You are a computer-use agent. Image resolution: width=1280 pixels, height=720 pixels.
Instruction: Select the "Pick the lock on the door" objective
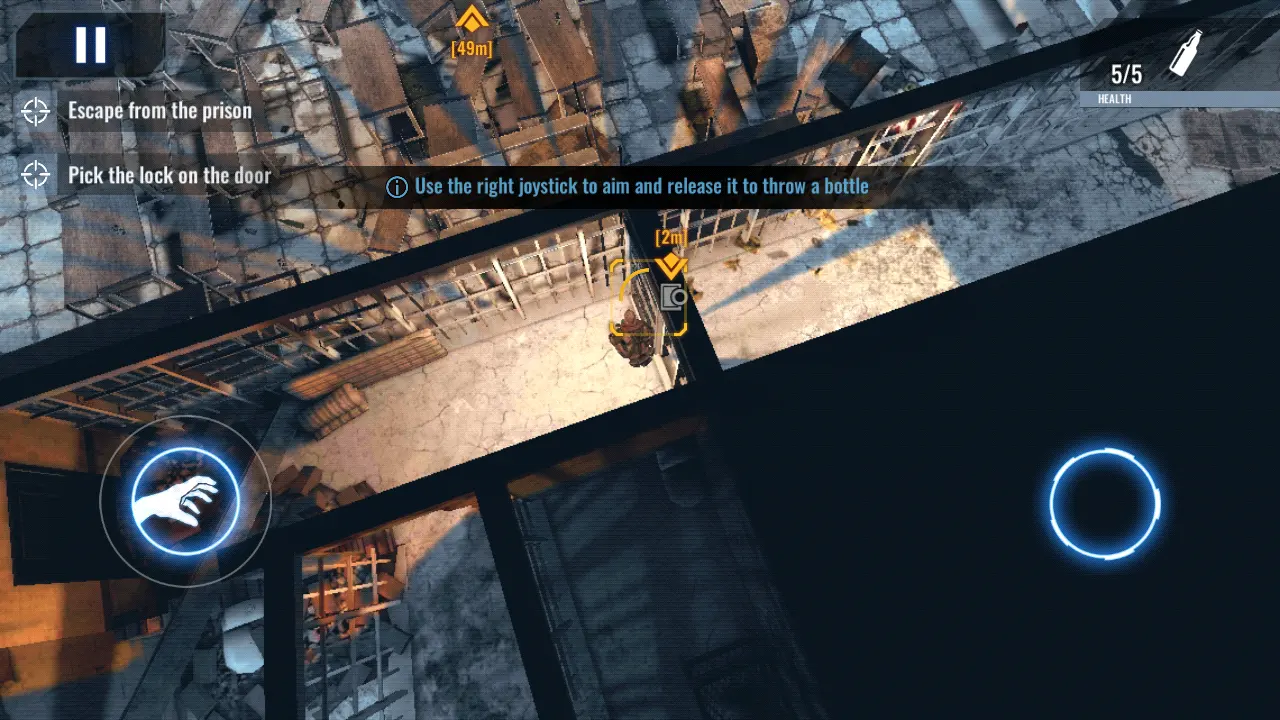coord(169,176)
